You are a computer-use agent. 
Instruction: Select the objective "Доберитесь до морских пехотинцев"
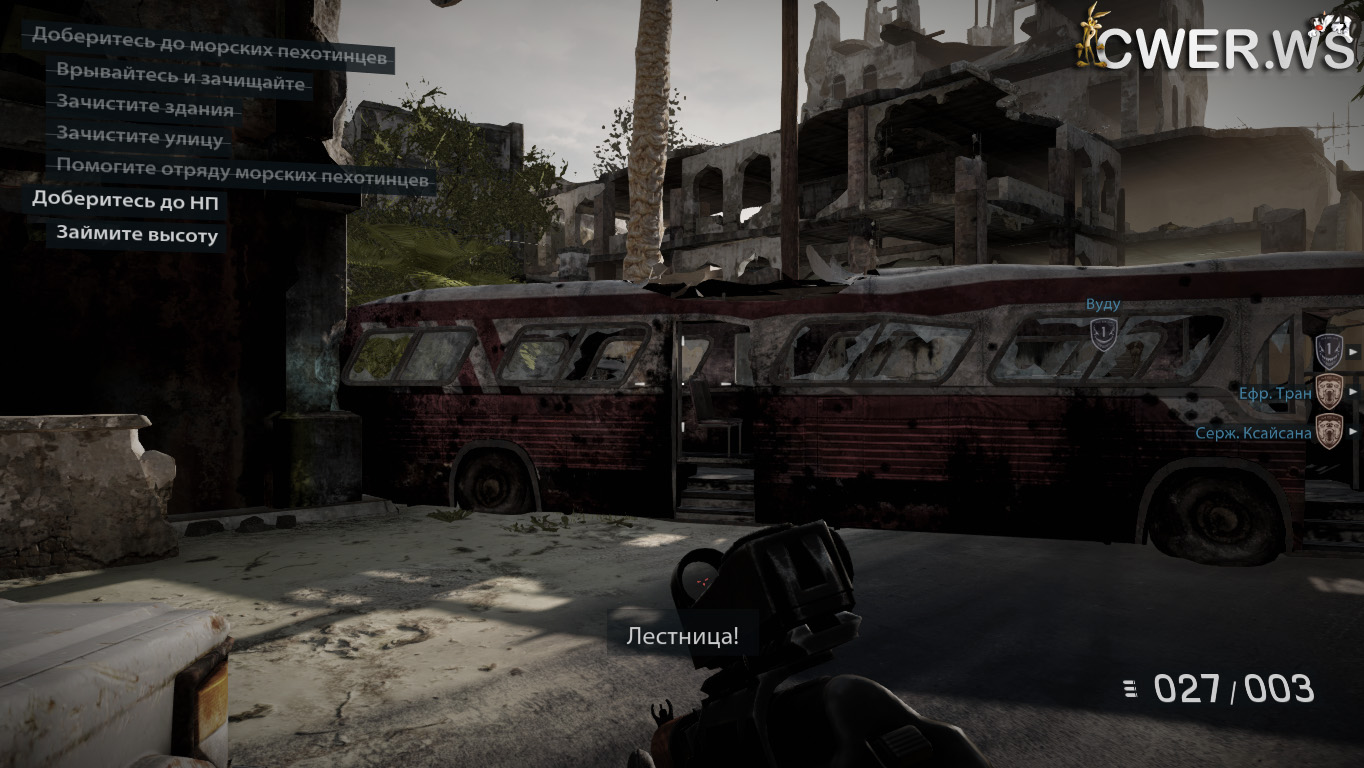[x=209, y=57]
